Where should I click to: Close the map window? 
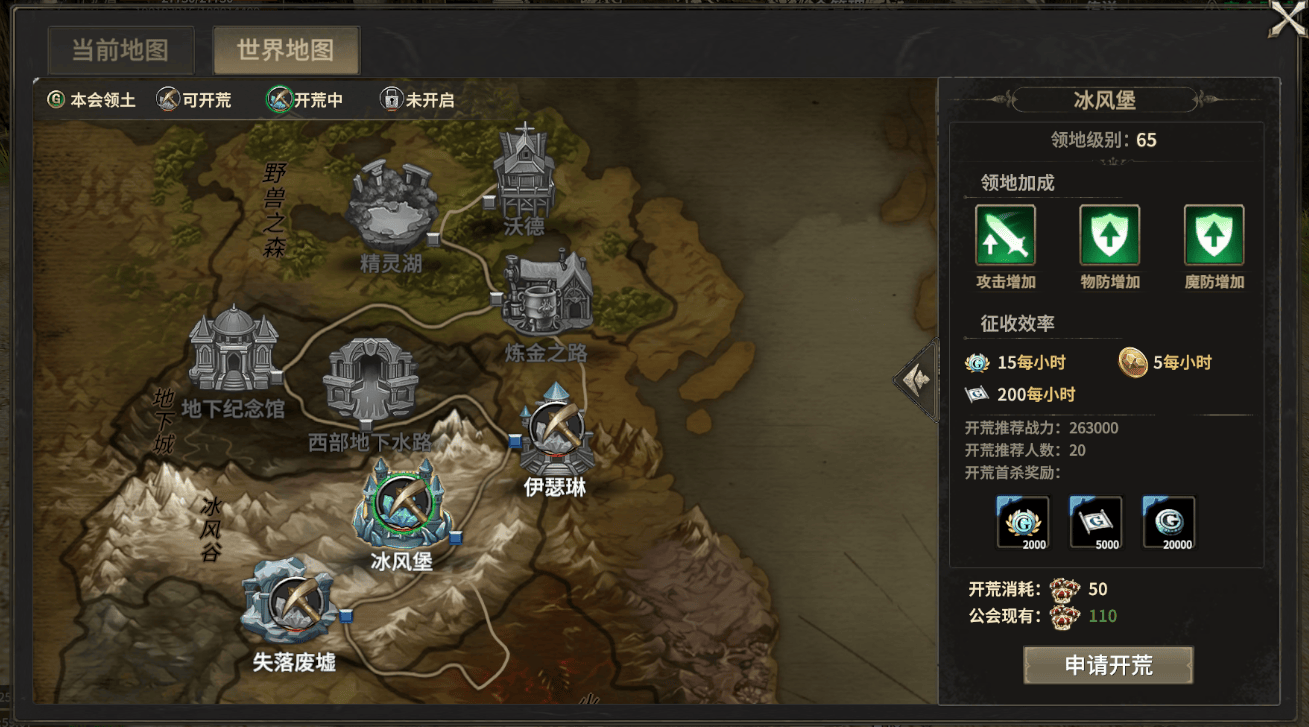[1286, 20]
